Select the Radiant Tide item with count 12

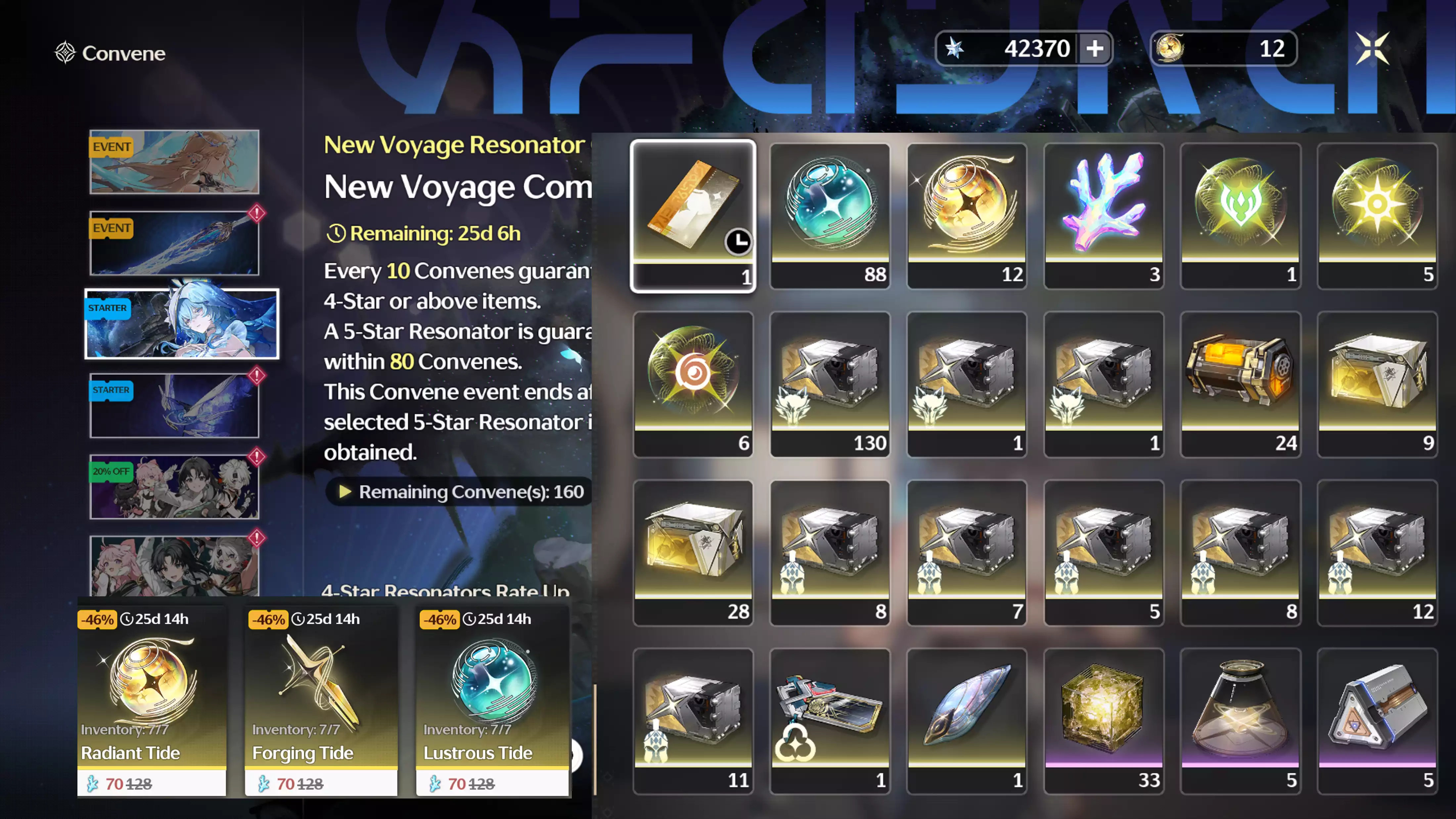[x=967, y=215]
